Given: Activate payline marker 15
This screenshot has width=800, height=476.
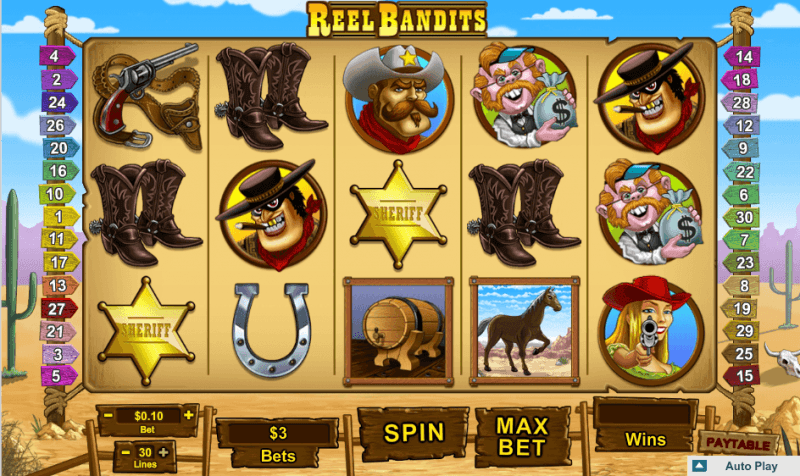Looking at the screenshot, I should tap(743, 376).
